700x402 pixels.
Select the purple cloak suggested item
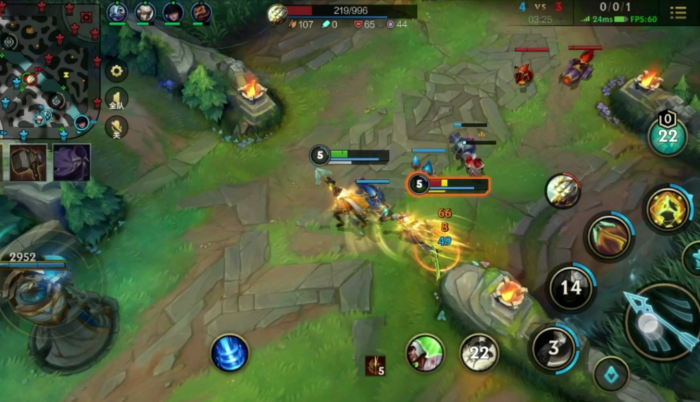(72, 162)
